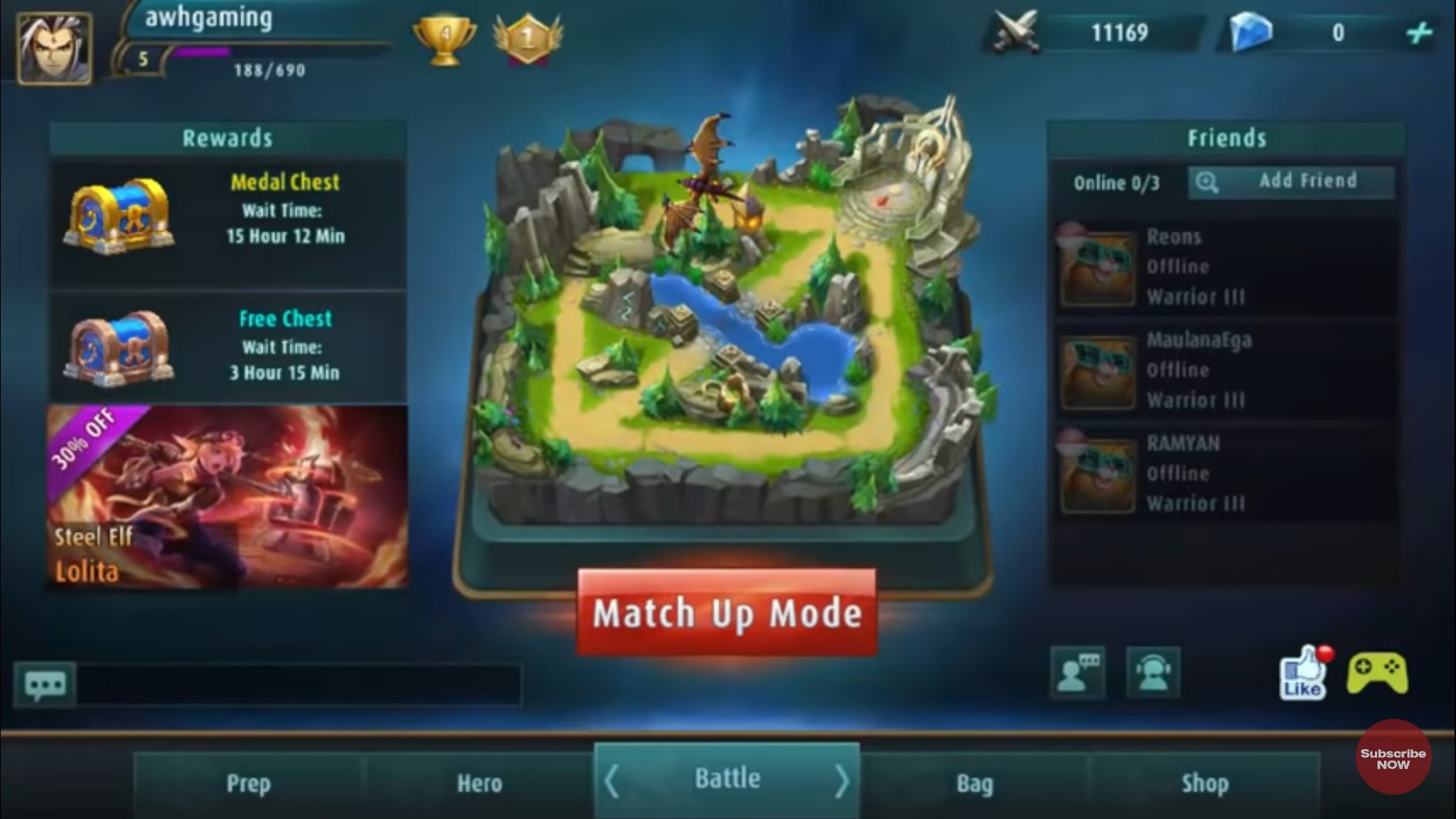Expand the next panel with the right chevron
1456x819 pixels.
click(842, 778)
